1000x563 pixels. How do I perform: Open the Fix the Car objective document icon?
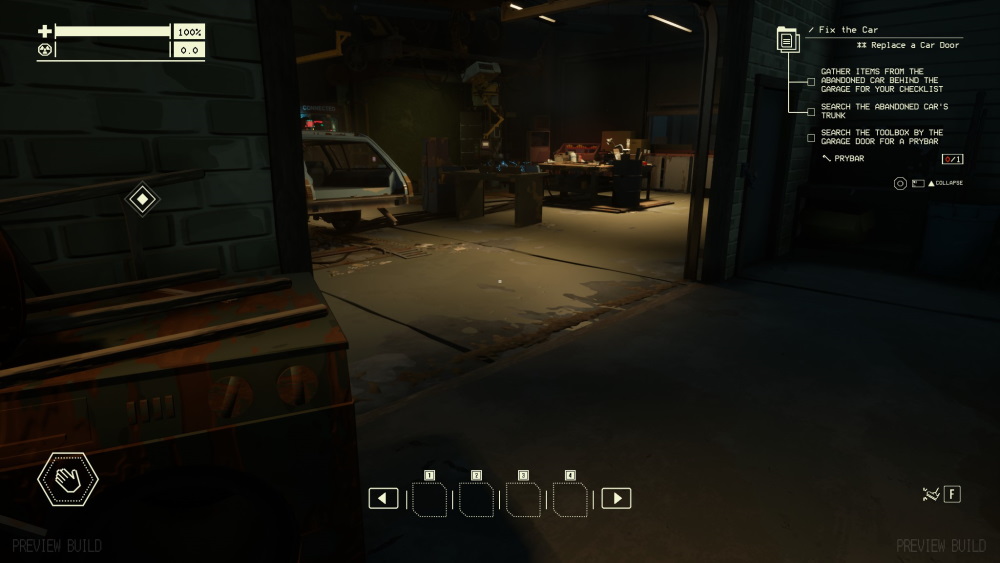point(788,41)
